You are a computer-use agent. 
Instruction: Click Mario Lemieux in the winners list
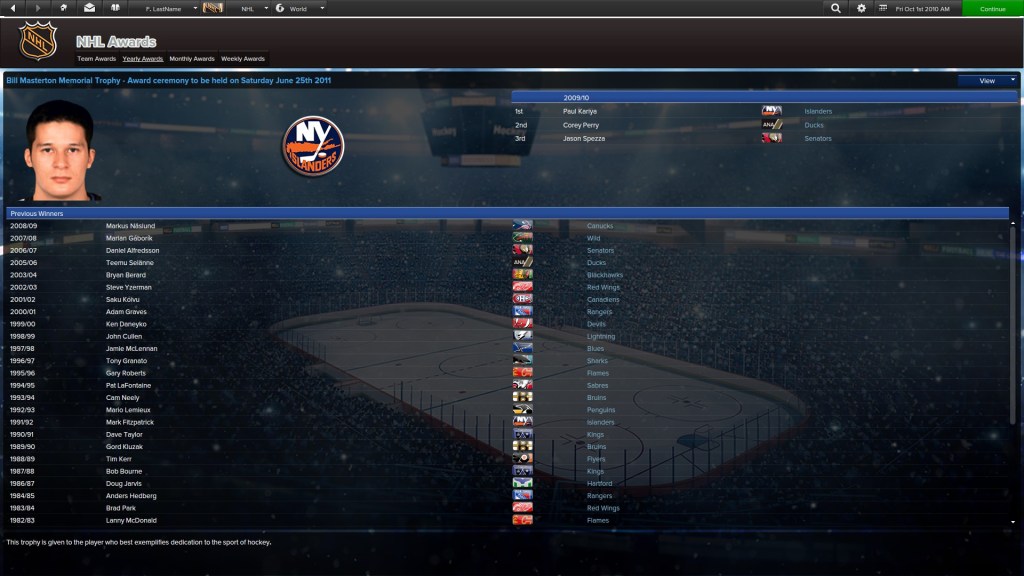point(128,410)
